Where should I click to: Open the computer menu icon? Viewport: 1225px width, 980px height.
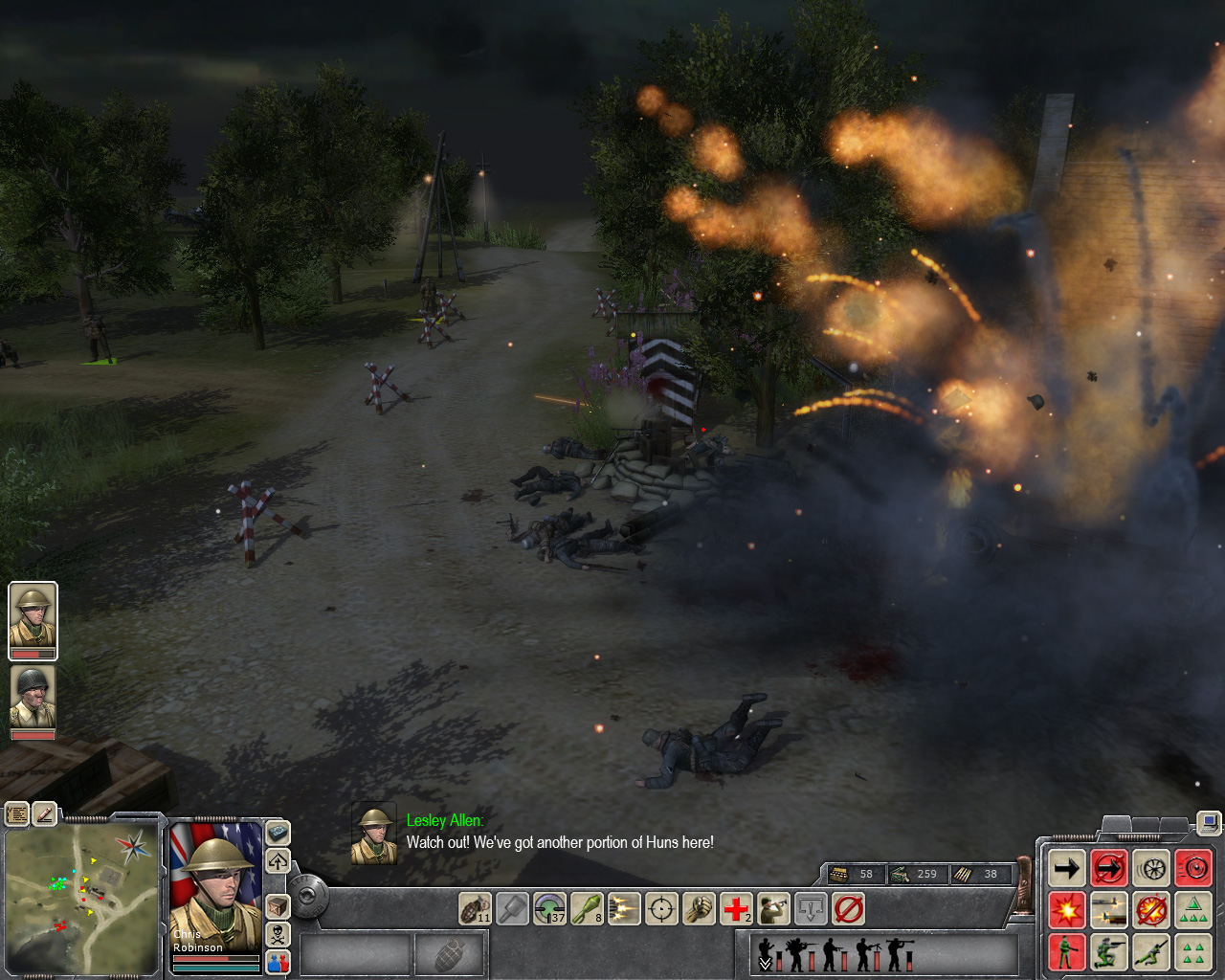(1209, 822)
